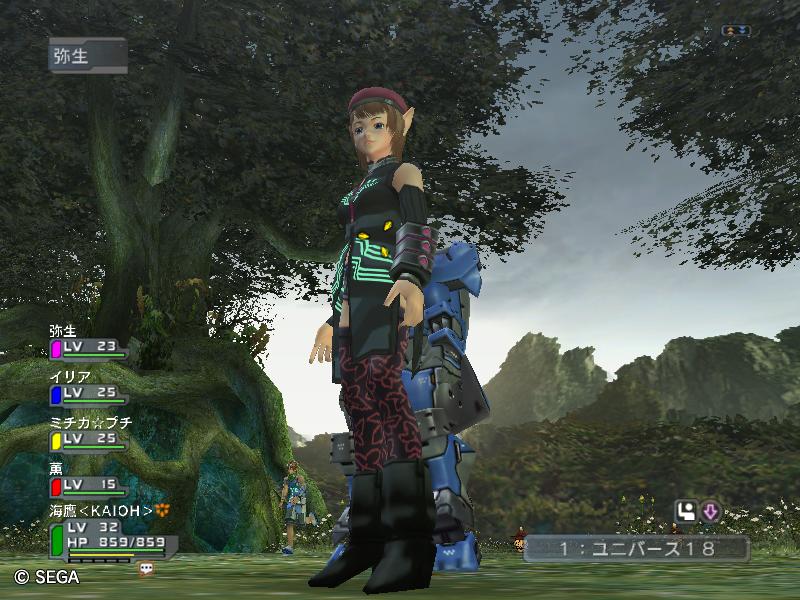Select party member イリア in the party list

coord(87,387)
